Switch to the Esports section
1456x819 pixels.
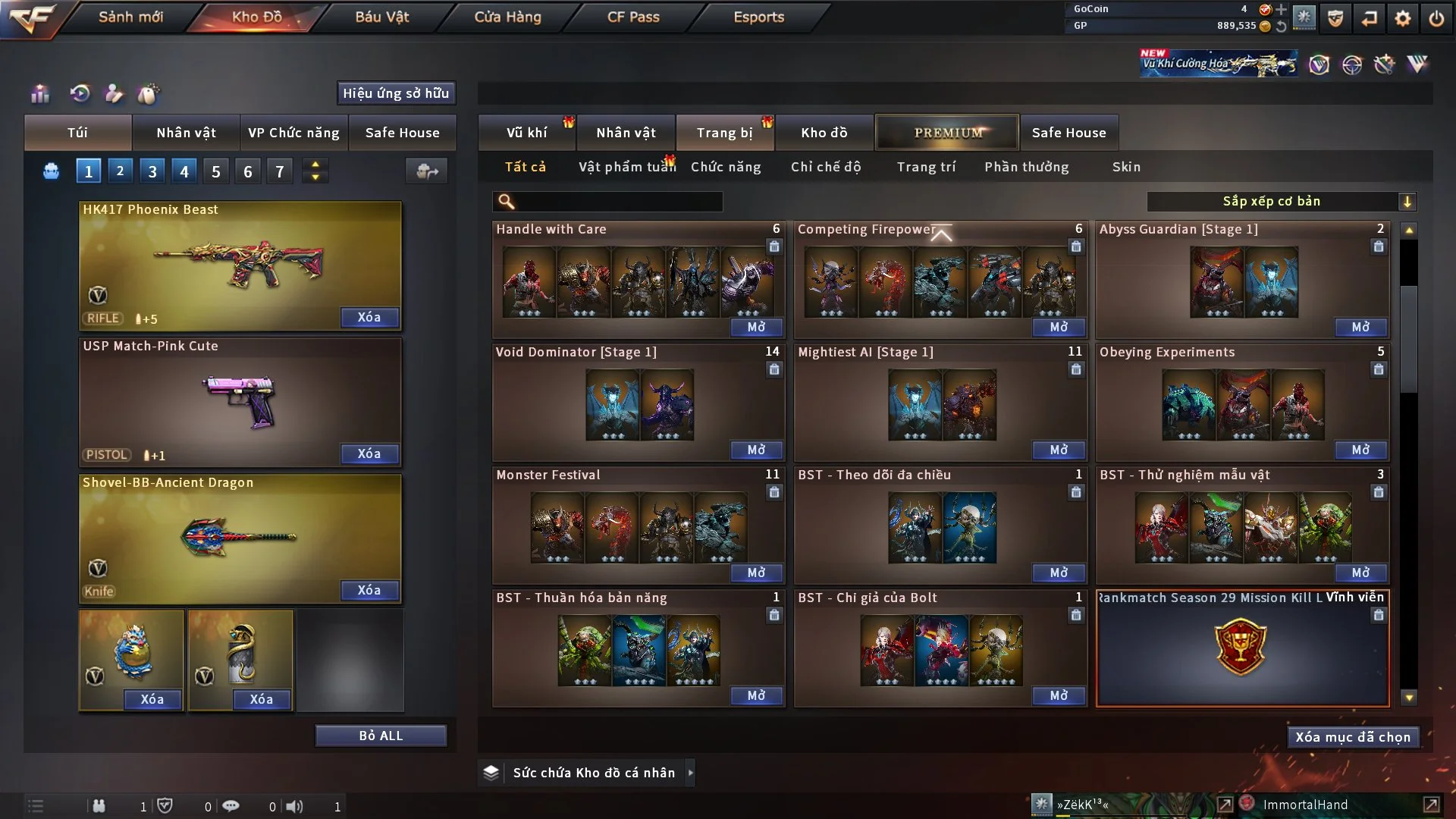758,17
